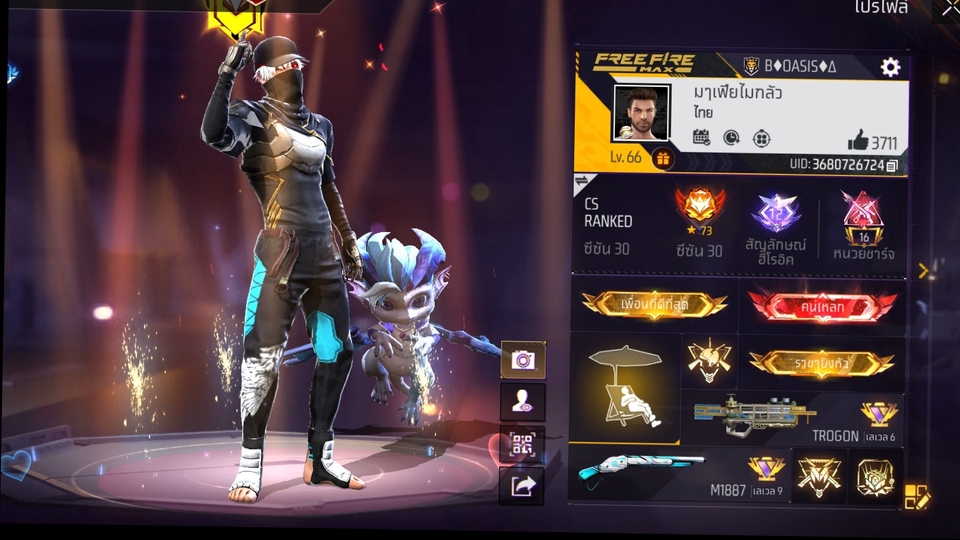Give a like with thumbs-up

pos(858,141)
